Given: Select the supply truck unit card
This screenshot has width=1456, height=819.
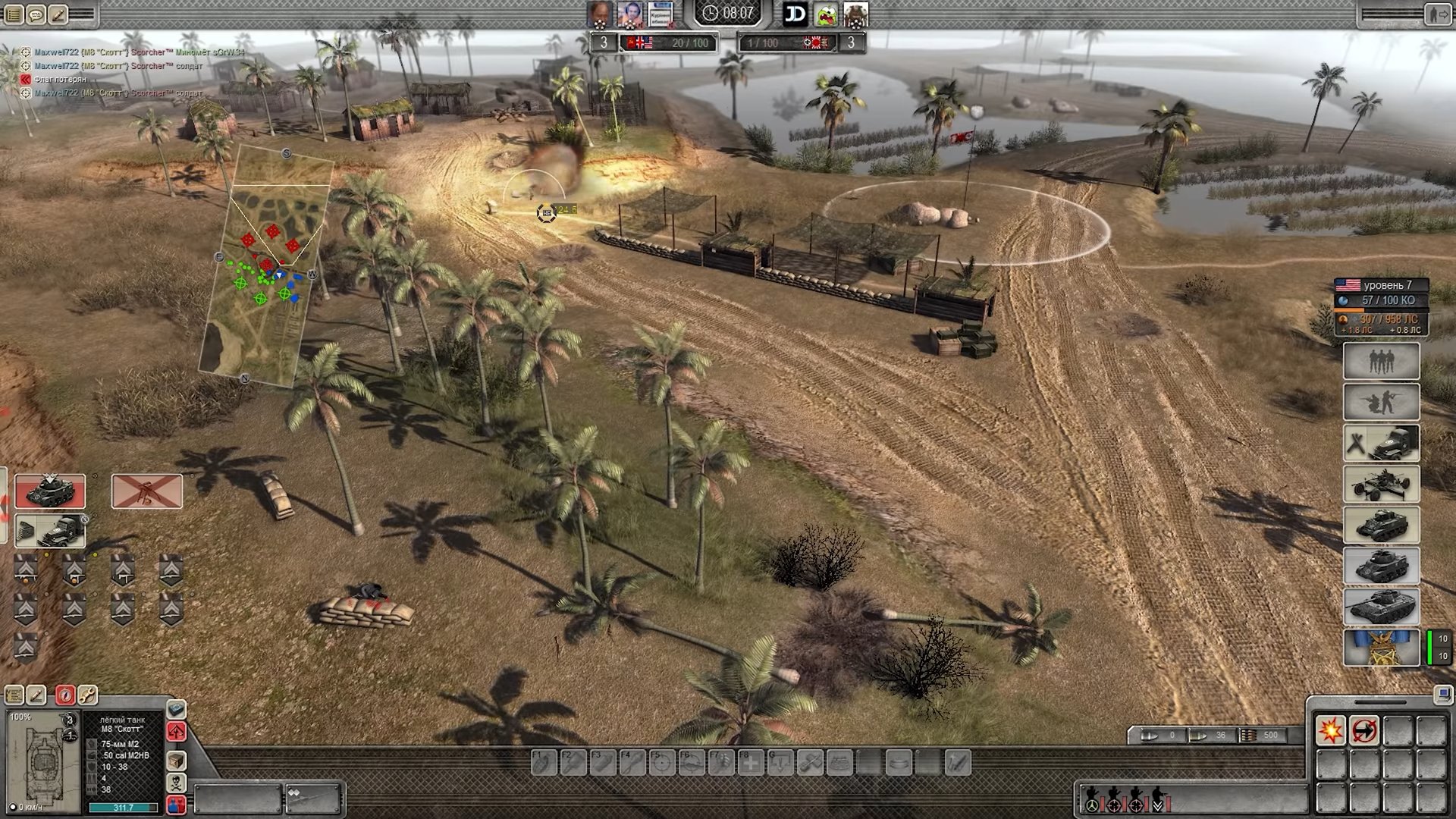Looking at the screenshot, I should pyautogui.click(x=50, y=531).
